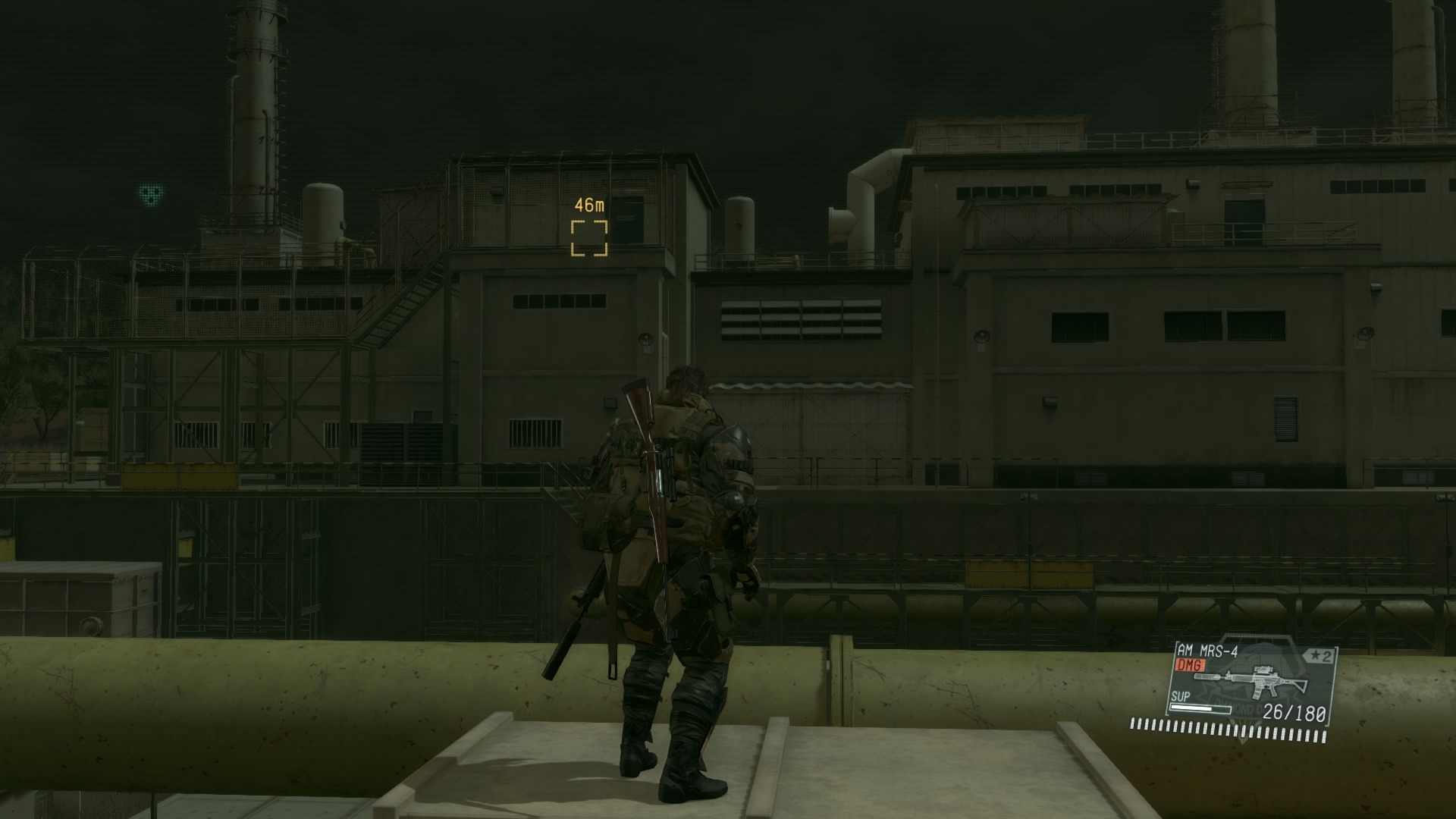1456x819 pixels.
Task: Click the yellow 46m objective marker bracket
Action: 590,236
